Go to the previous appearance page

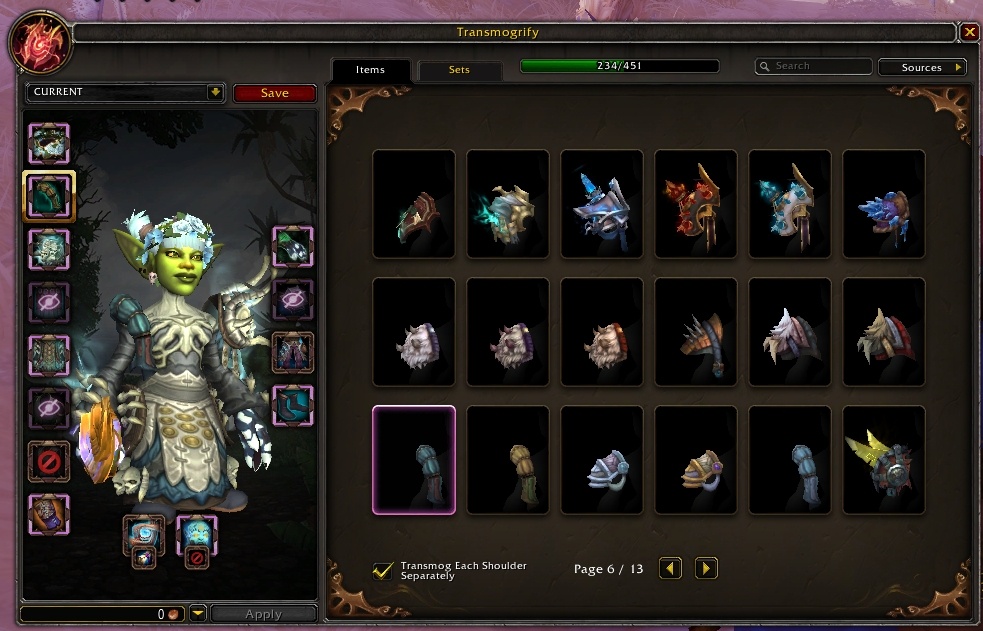point(670,569)
